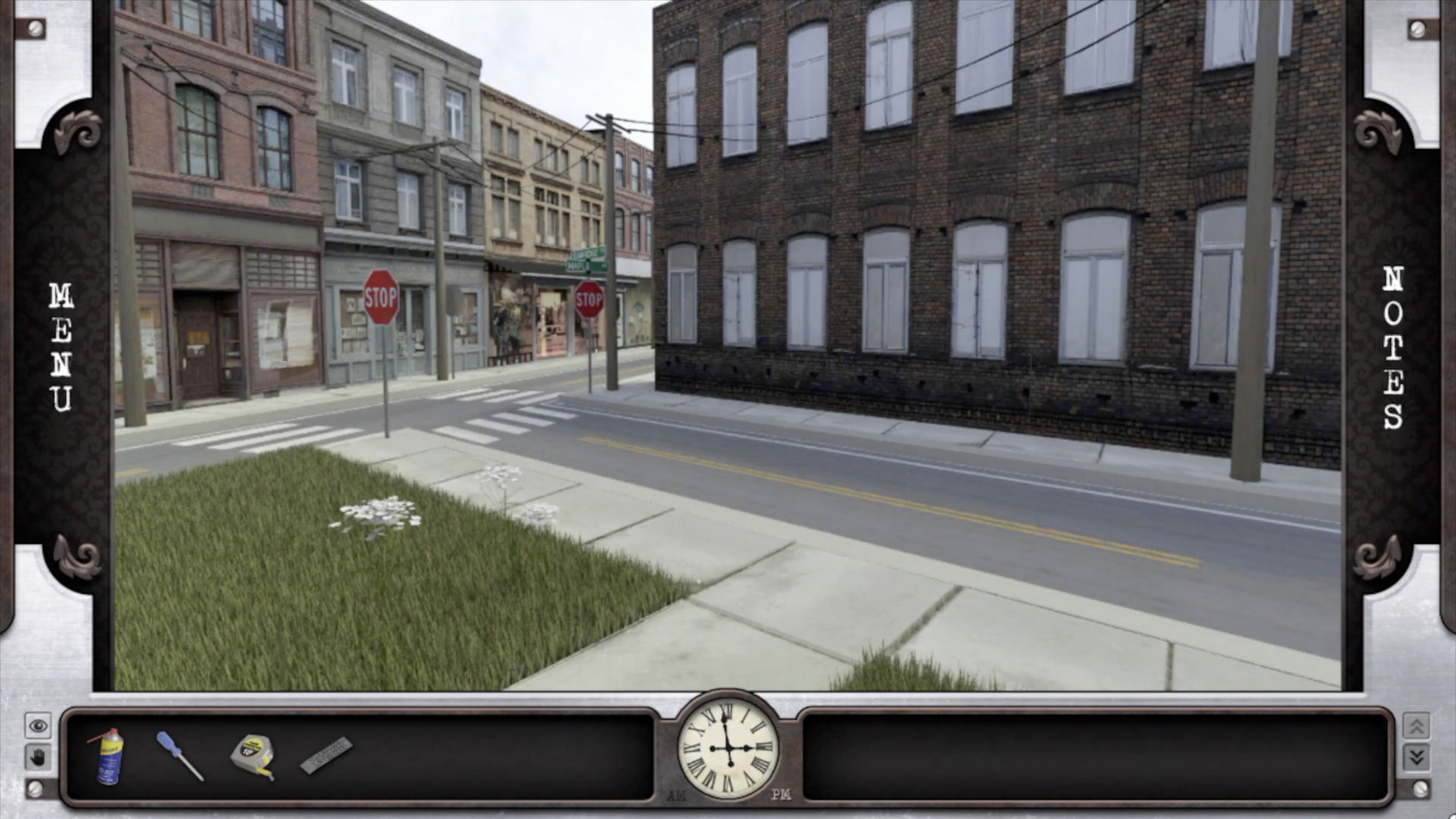Choose the gray metal file item
This screenshot has height=819, width=1456.
pyautogui.click(x=326, y=755)
